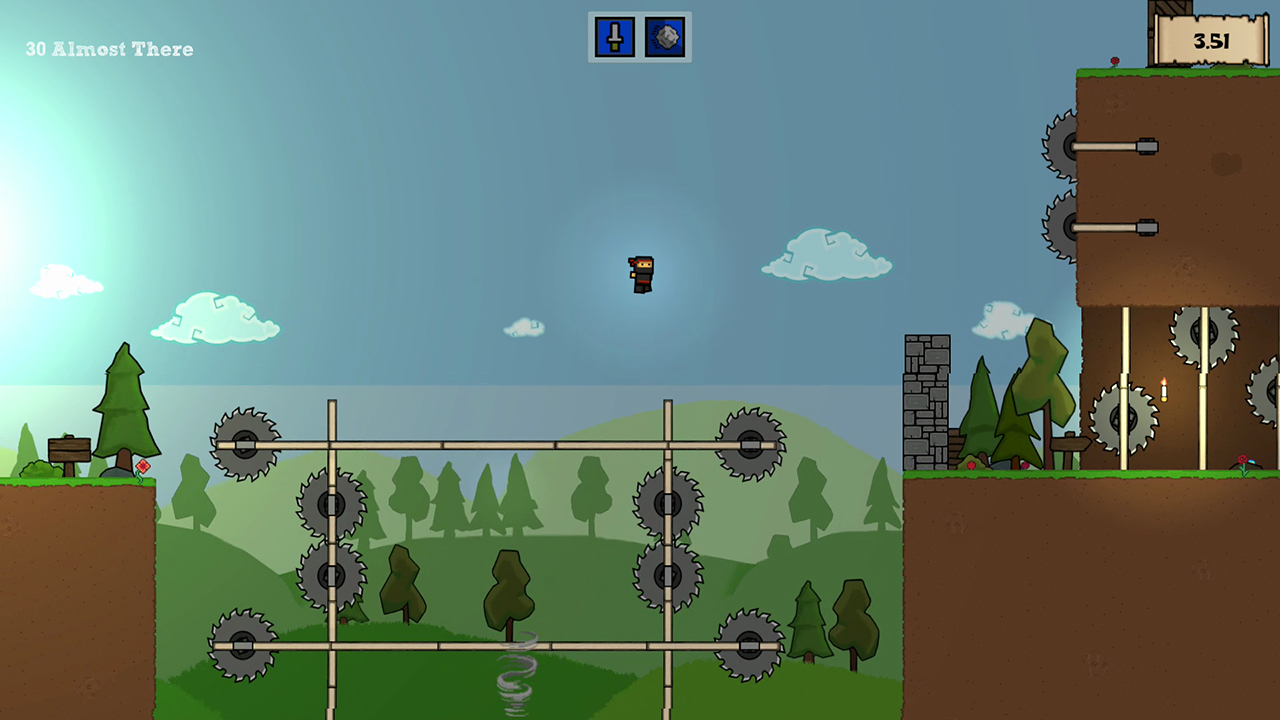Click the '30 Almost There' level title
The width and height of the screenshot is (1280, 720).
pyautogui.click(x=108, y=48)
